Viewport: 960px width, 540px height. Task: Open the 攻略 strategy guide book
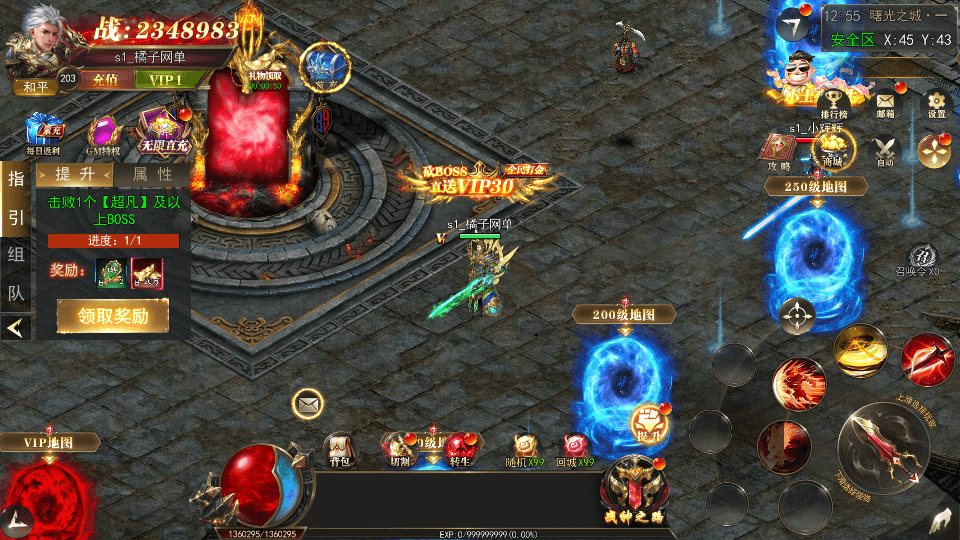pos(780,150)
